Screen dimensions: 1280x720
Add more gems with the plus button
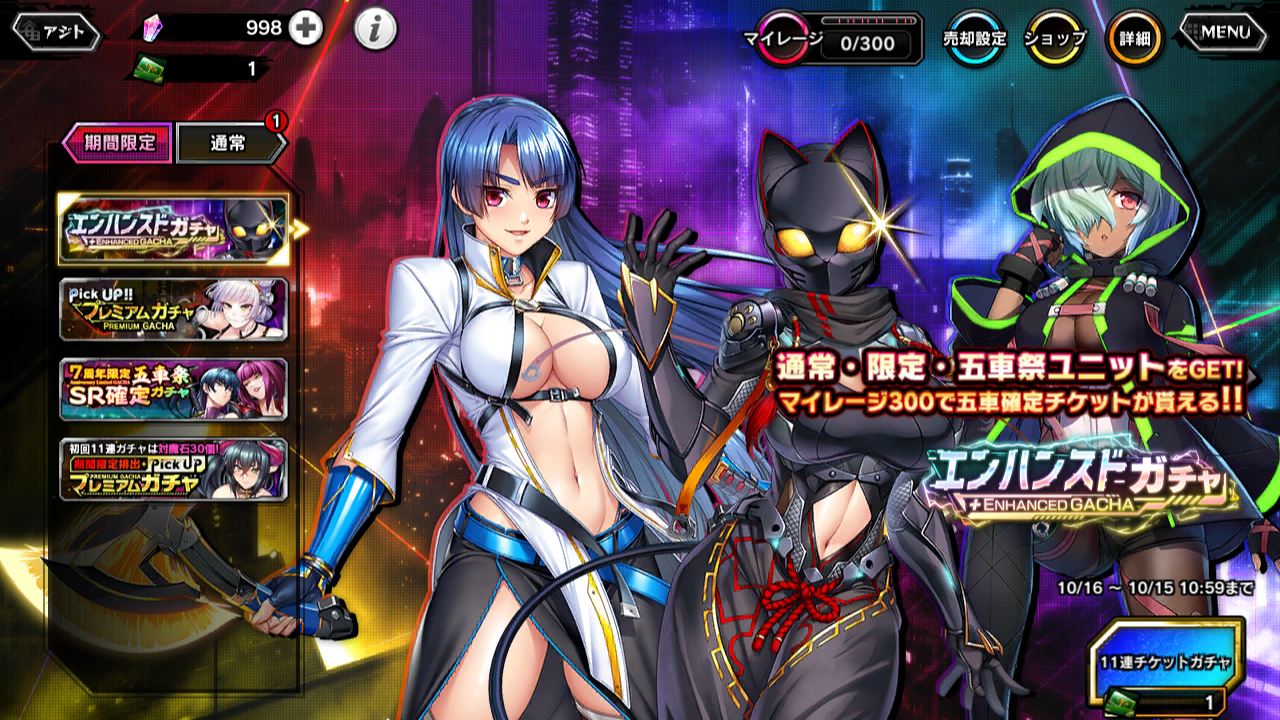coord(306,29)
